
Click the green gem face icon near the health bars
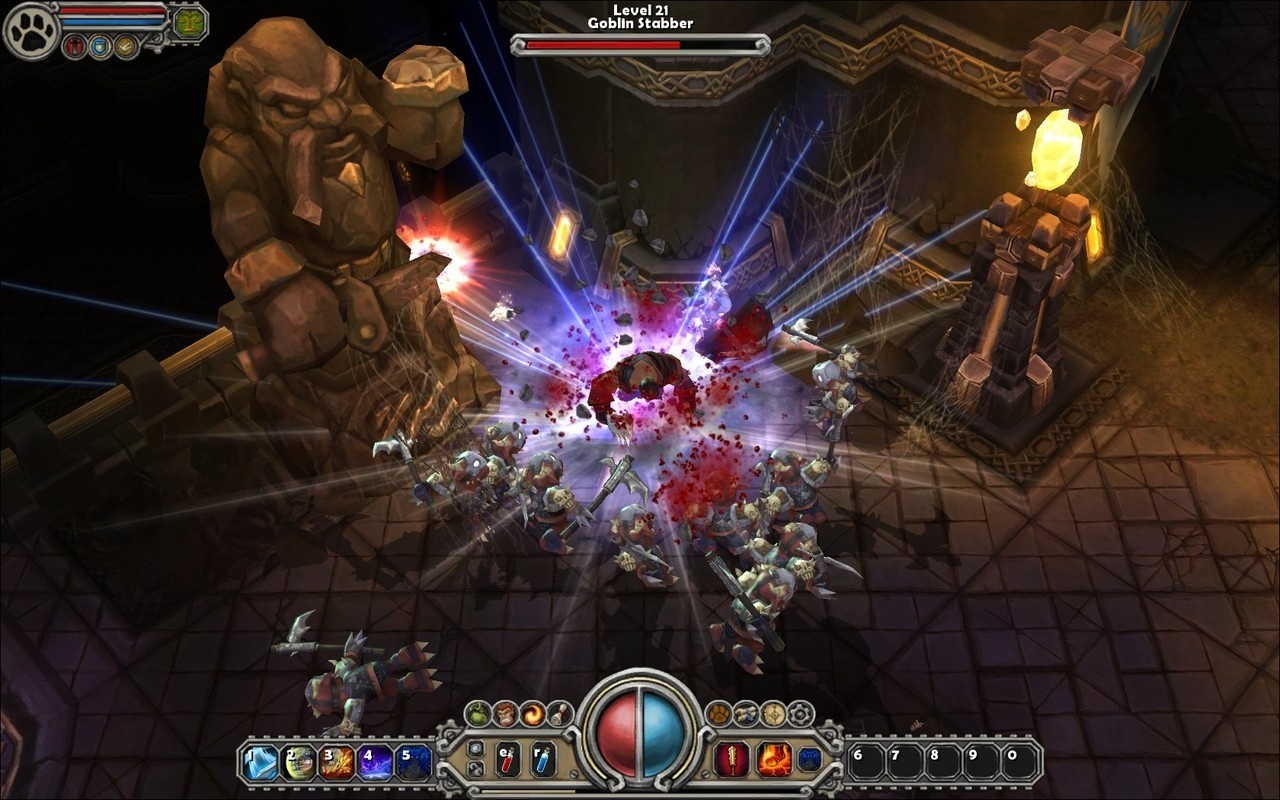tap(190, 24)
